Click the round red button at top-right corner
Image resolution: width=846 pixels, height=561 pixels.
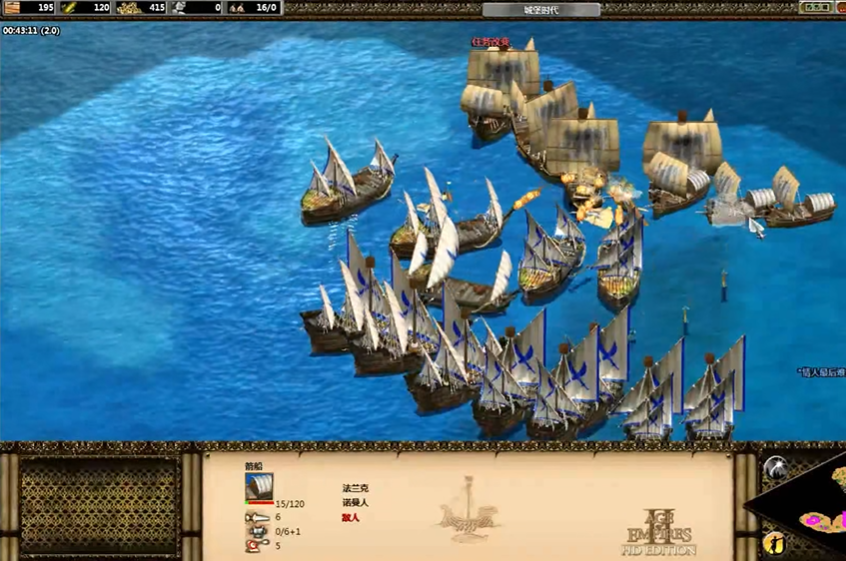click(x=839, y=7)
